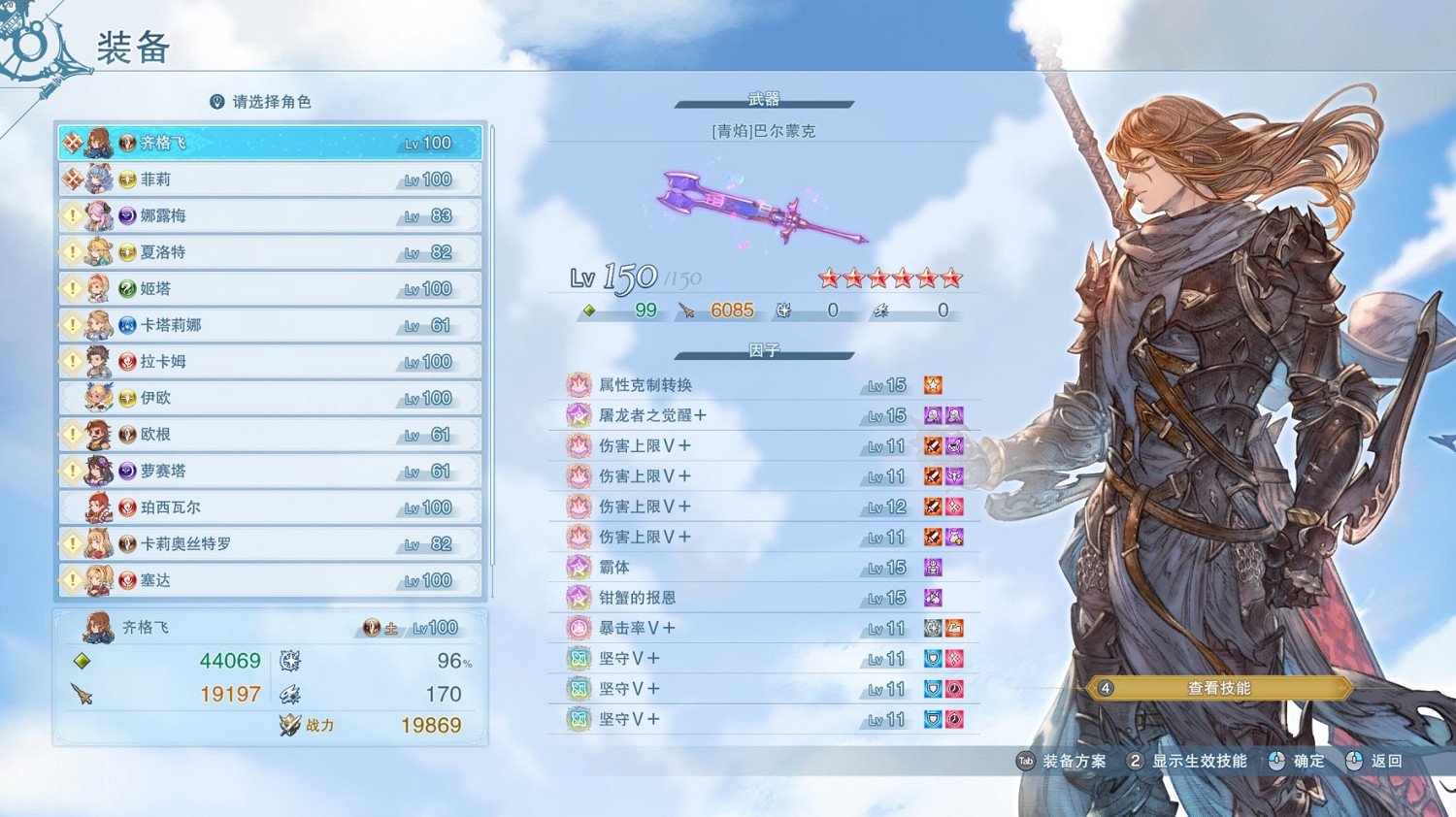Switch to the 武器 weapon section header

pyautogui.click(x=766, y=99)
